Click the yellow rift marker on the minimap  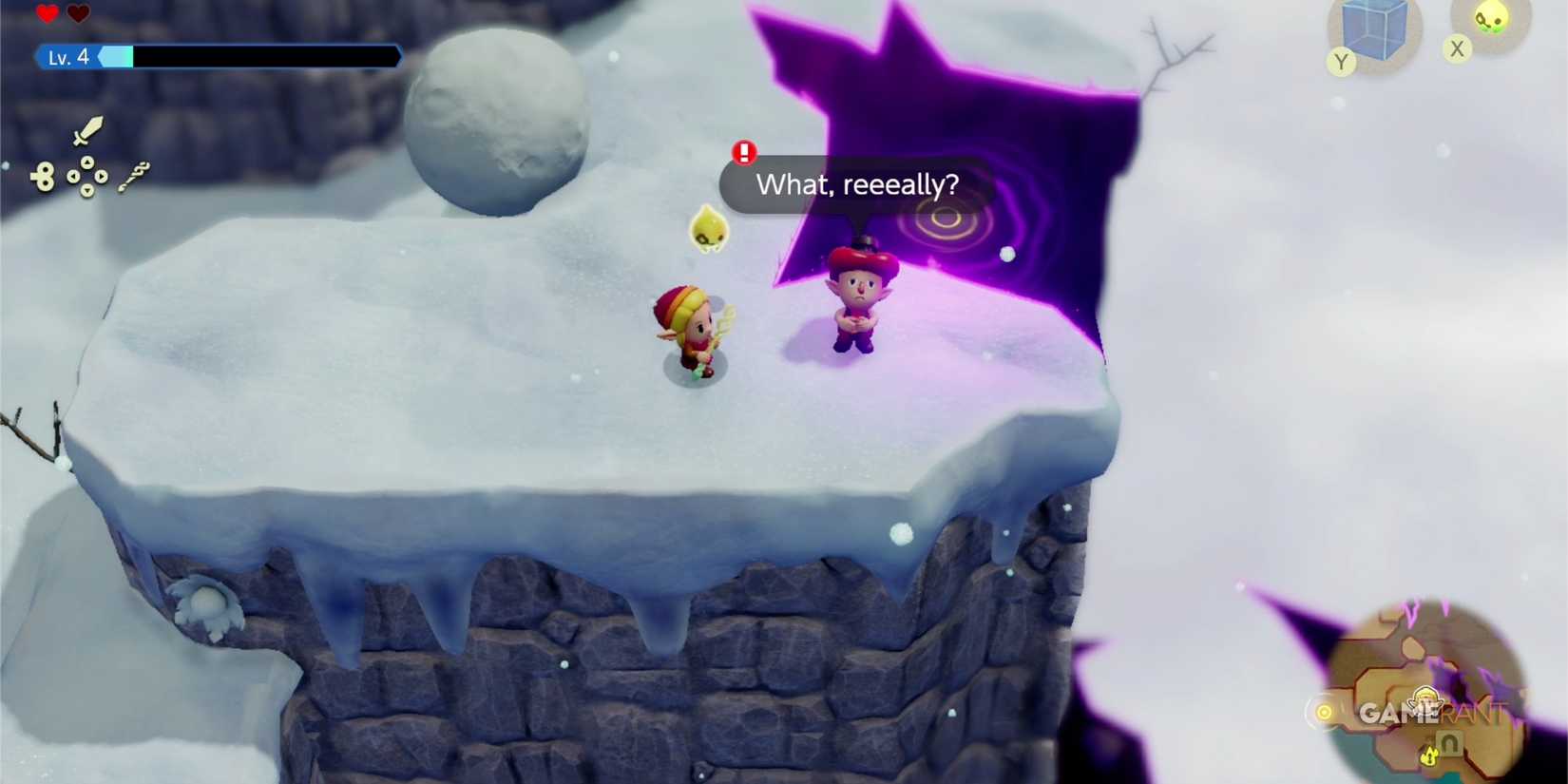click(1429, 755)
